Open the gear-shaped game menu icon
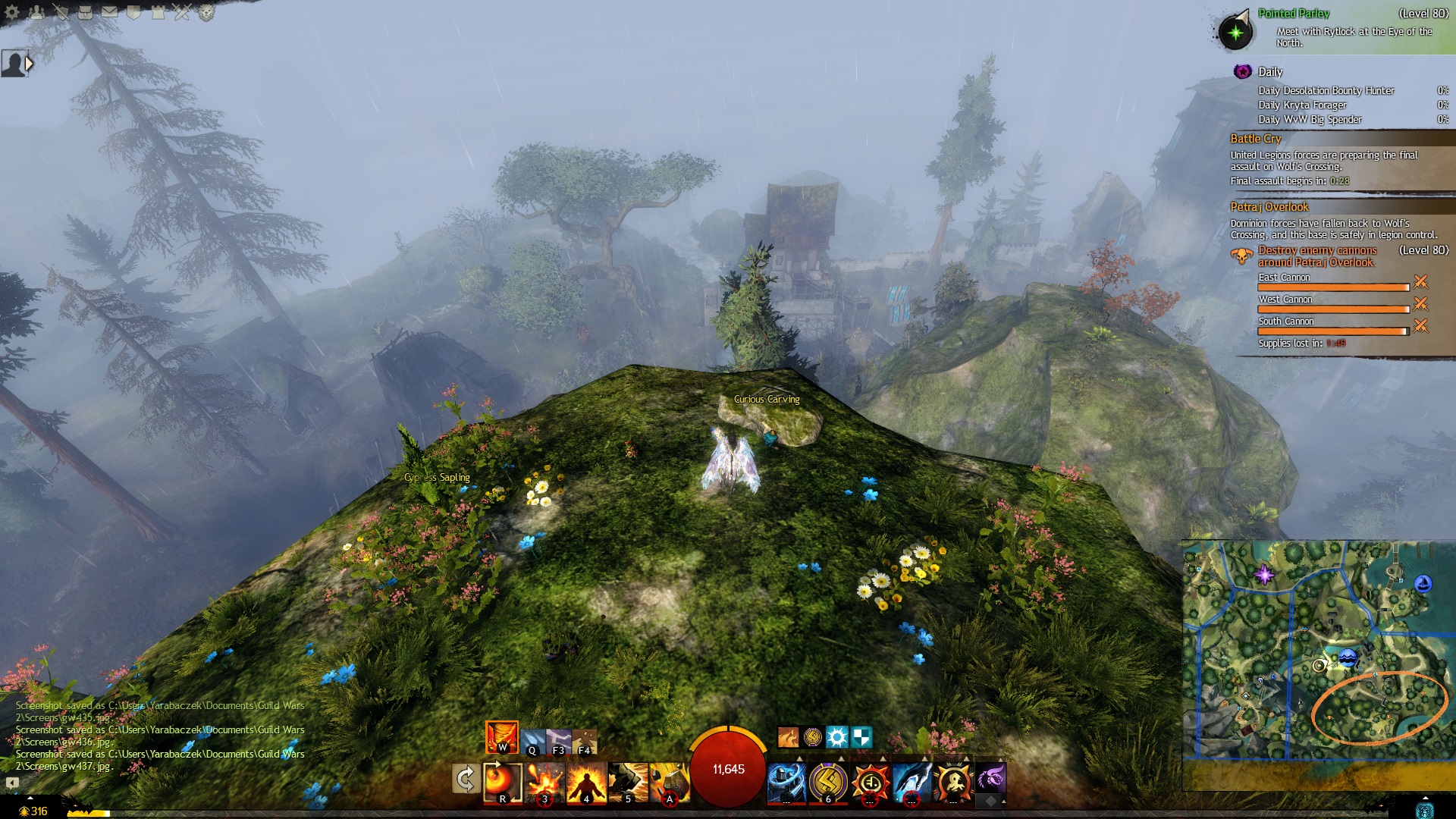1456x819 pixels. pyautogui.click(x=12, y=12)
